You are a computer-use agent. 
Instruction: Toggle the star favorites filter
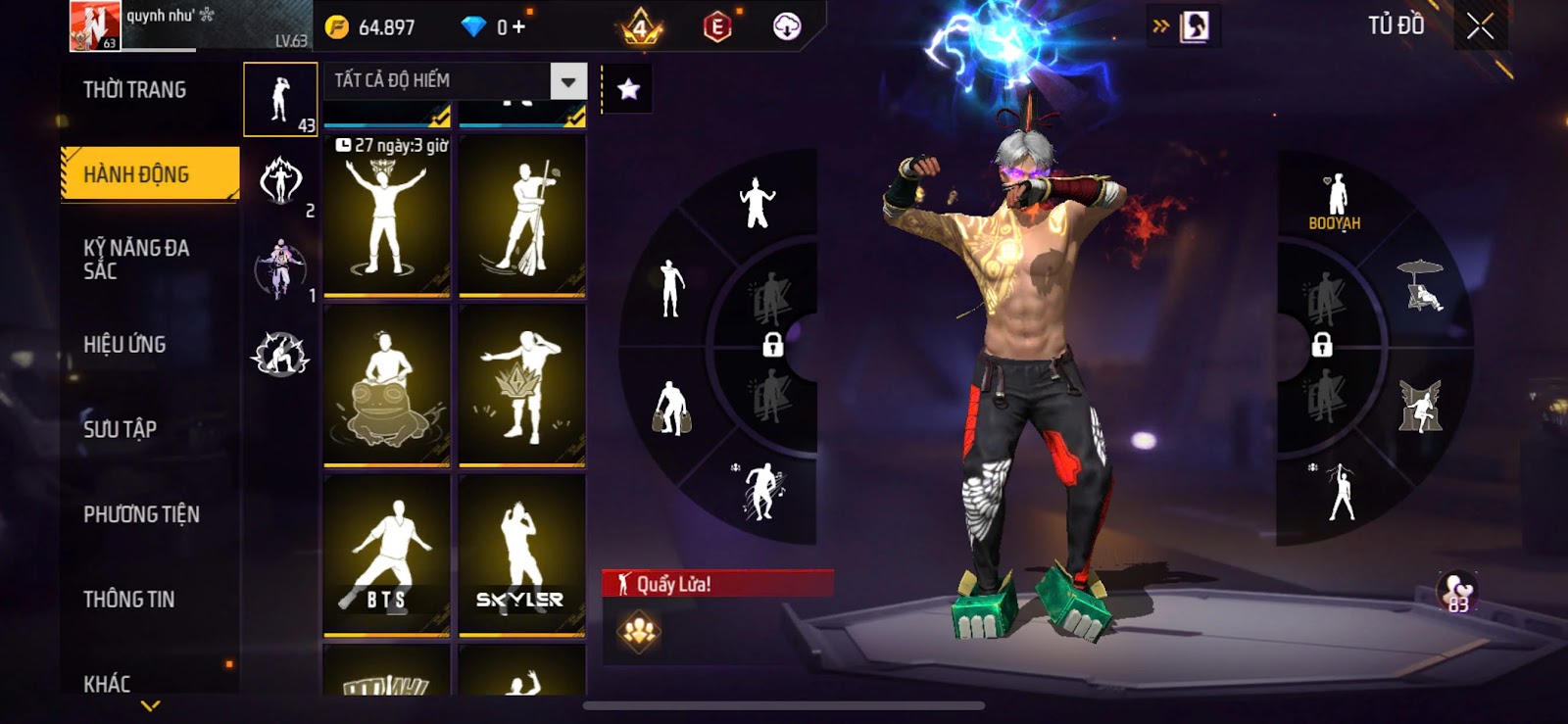628,90
